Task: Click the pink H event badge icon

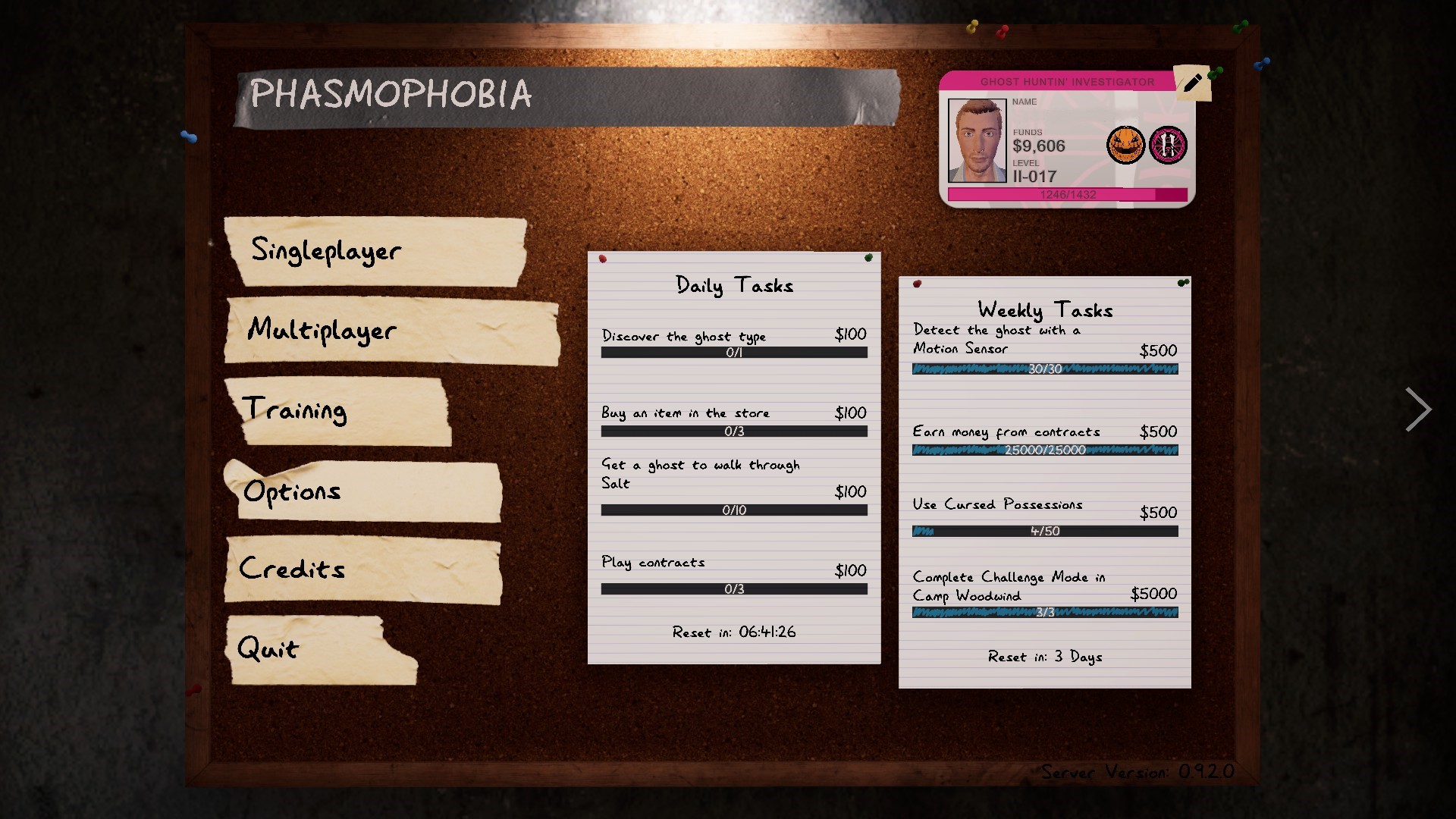Action: (1169, 145)
